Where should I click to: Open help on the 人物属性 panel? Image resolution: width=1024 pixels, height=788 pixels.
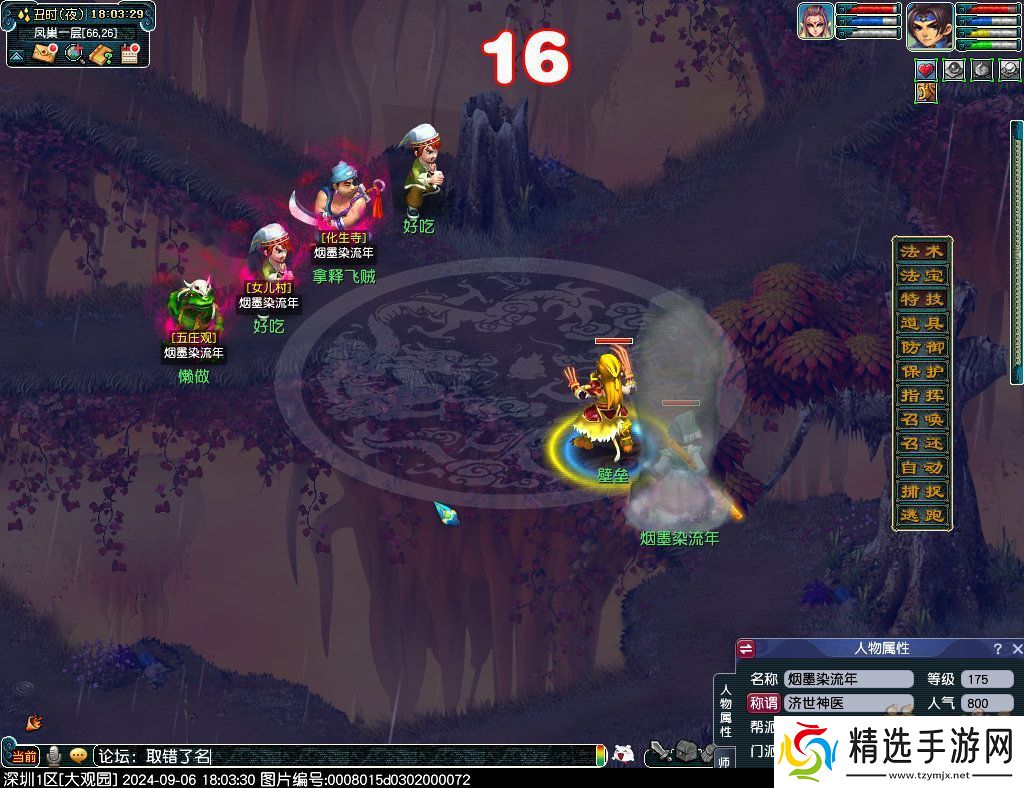[997, 649]
